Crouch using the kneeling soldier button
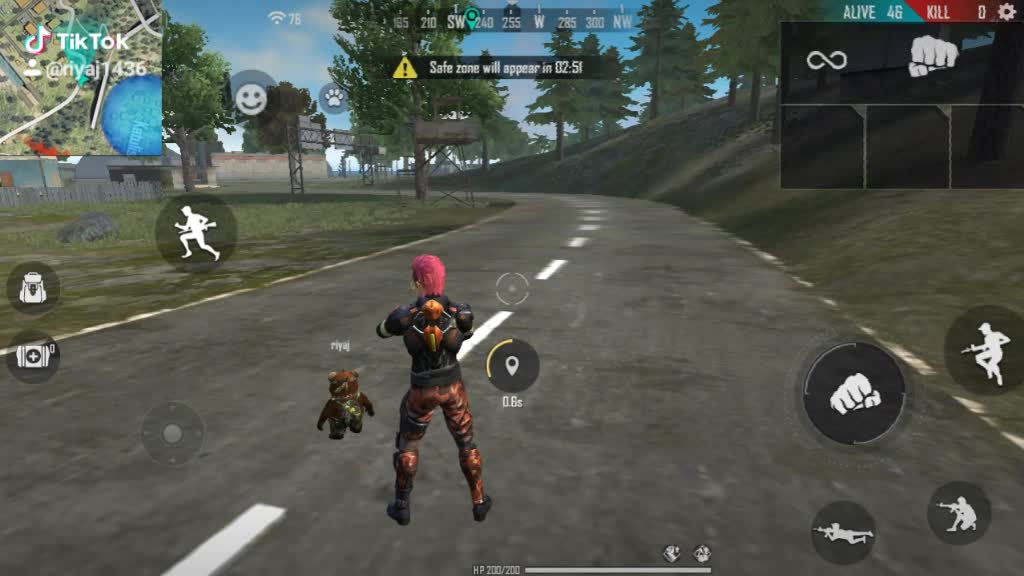 tap(959, 513)
